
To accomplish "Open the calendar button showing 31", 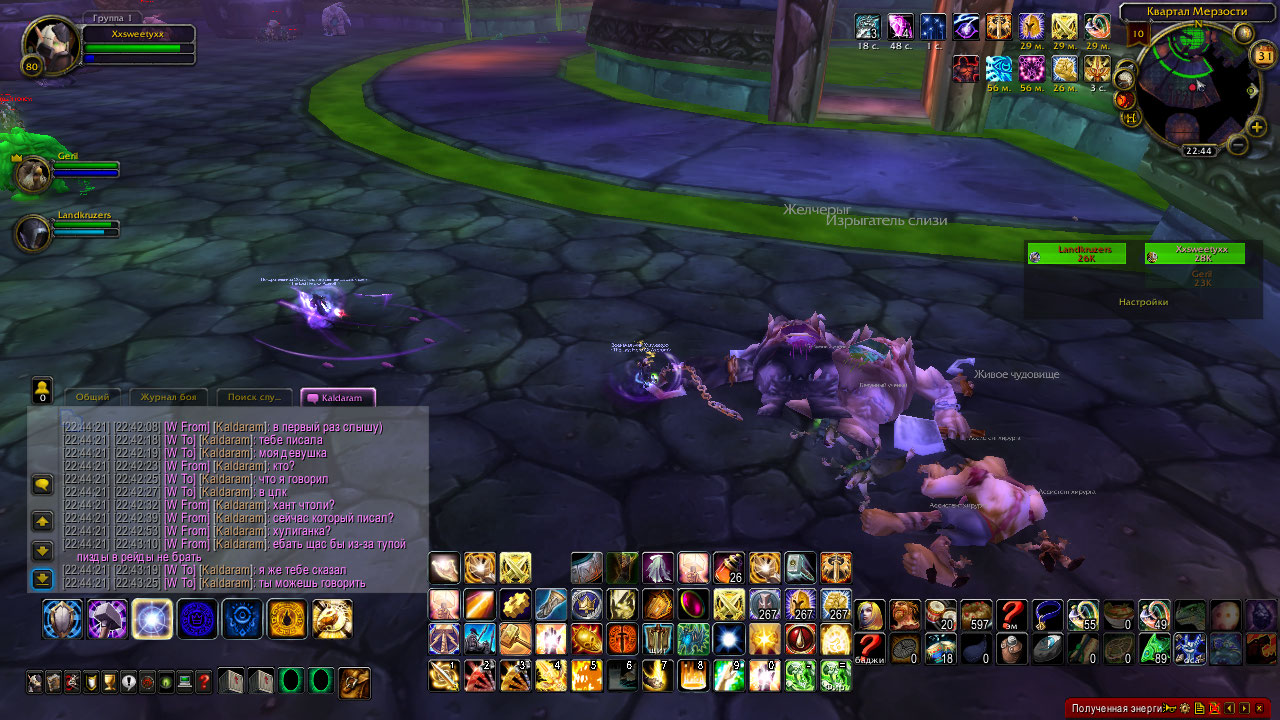I will (x=1263, y=56).
